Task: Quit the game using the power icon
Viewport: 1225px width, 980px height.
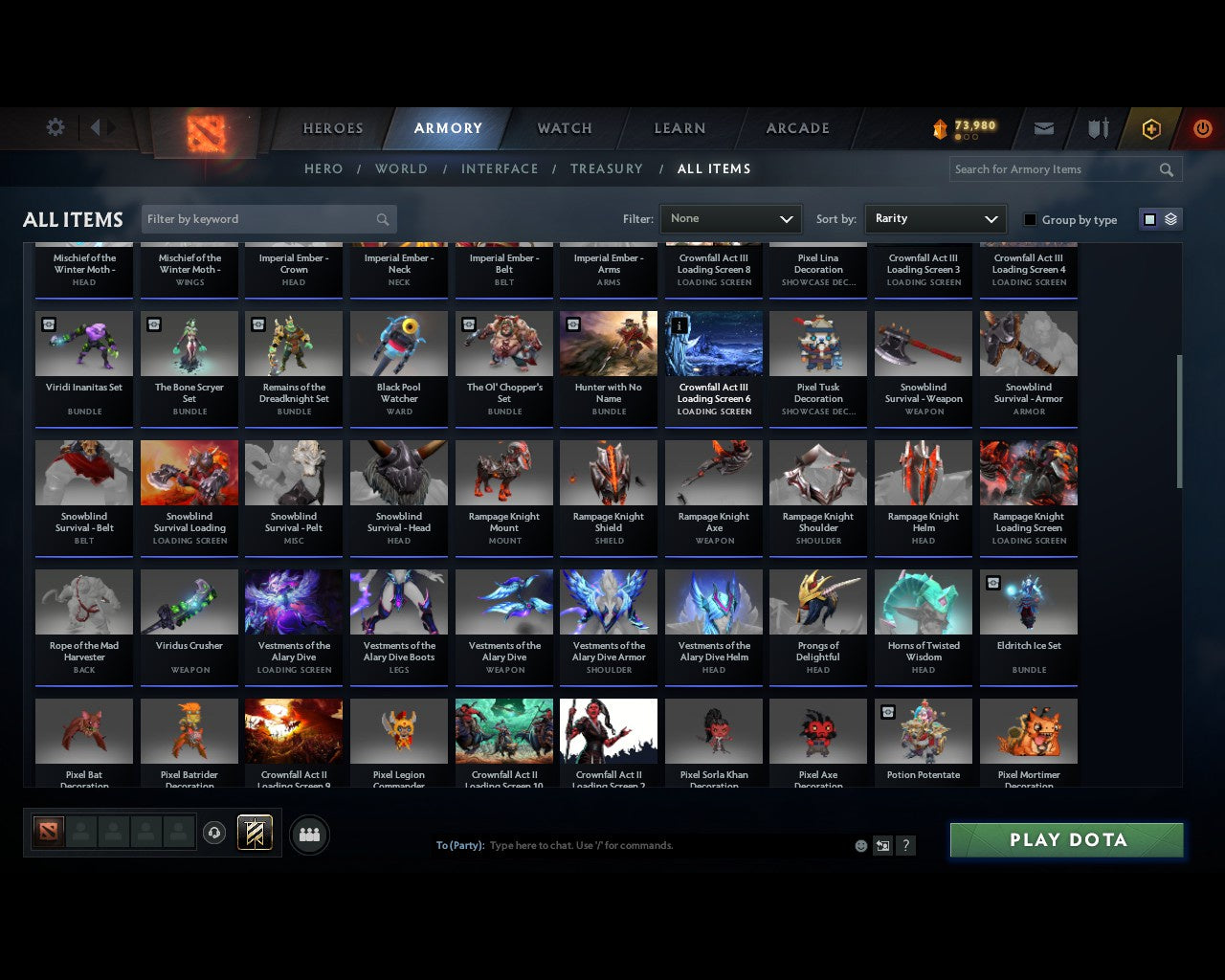Action: coord(1202,127)
